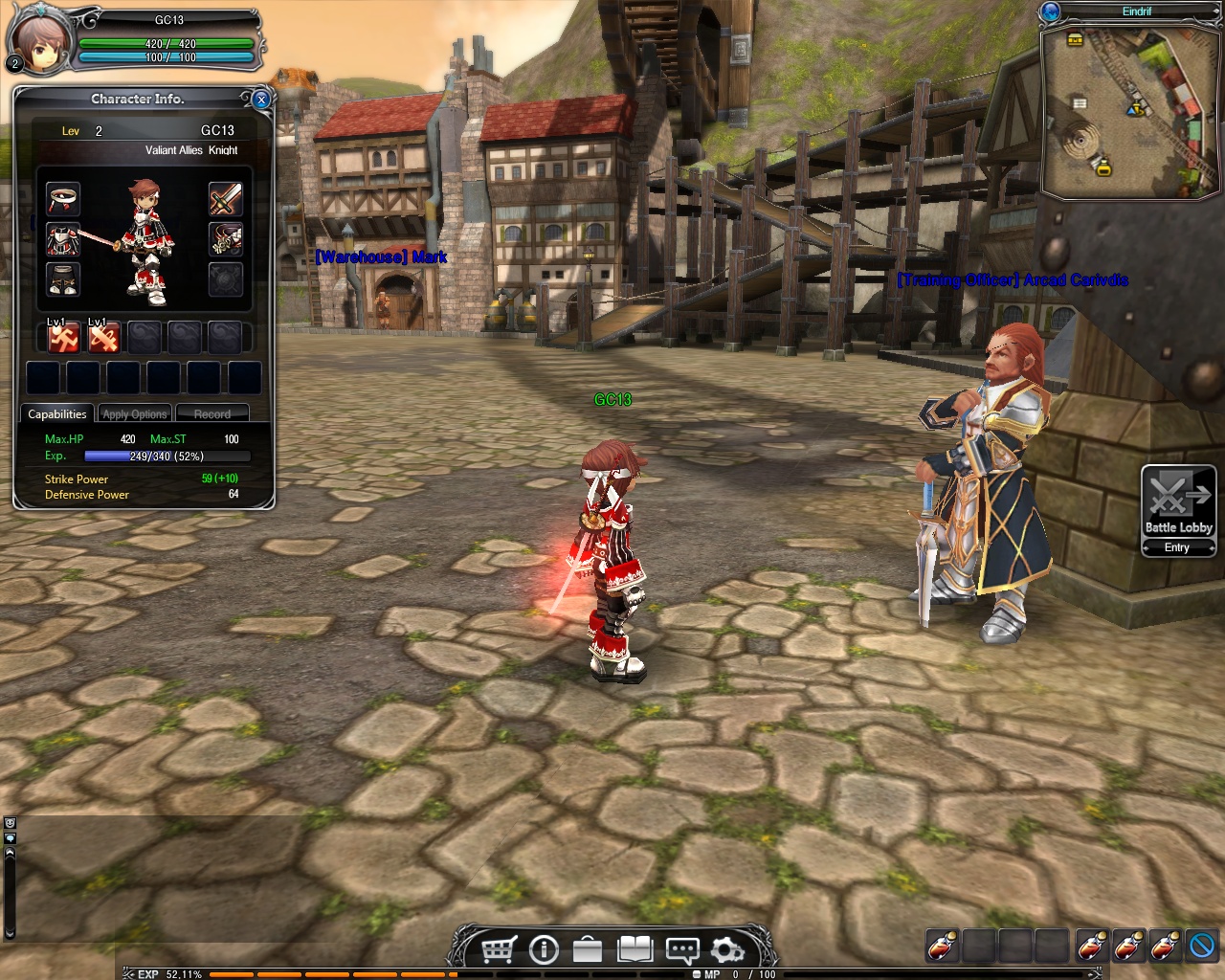The height and width of the screenshot is (980, 1225).
Task: Close the Character Info window
Action: click(261, 100)
